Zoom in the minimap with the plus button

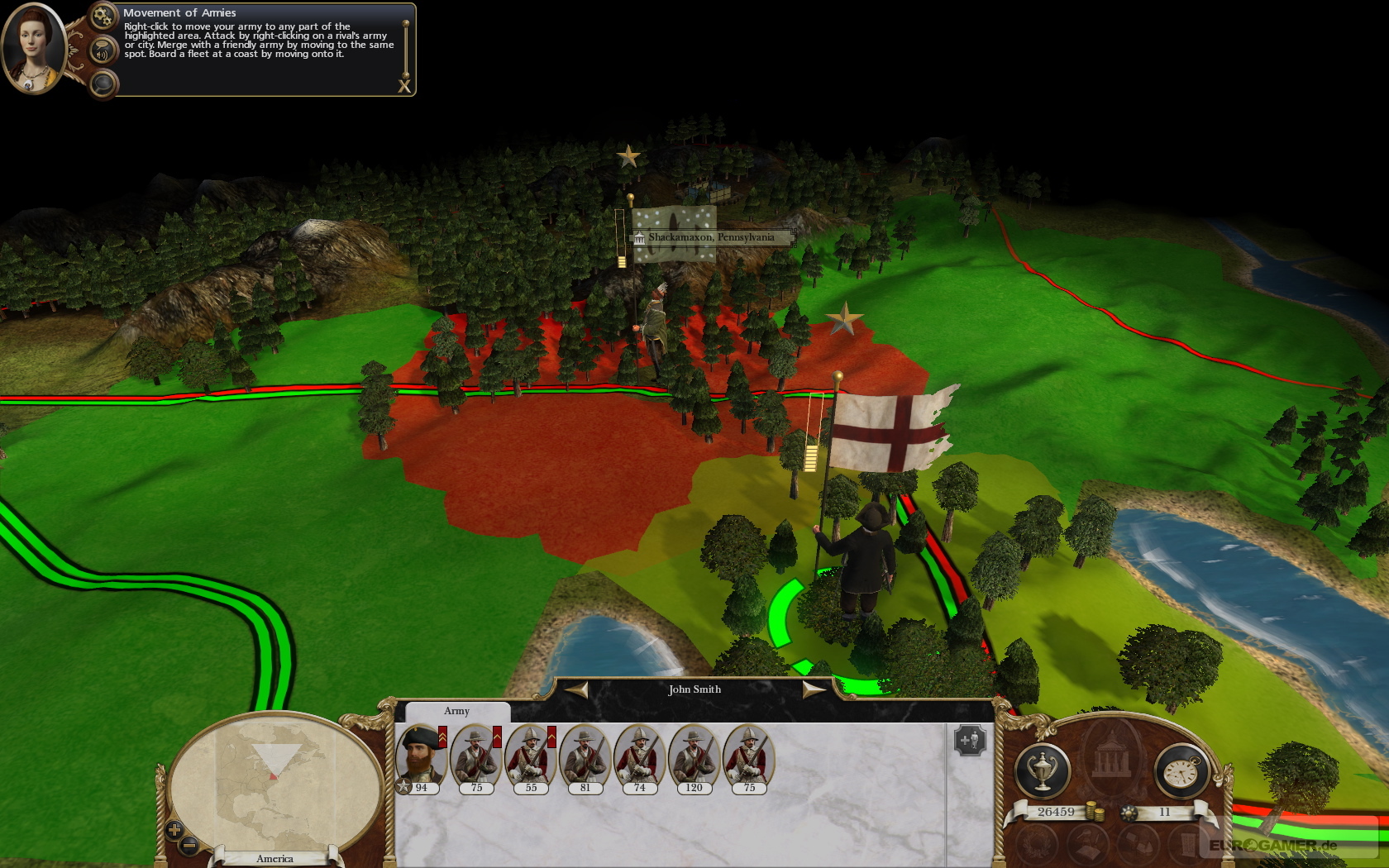pos(174,829)
